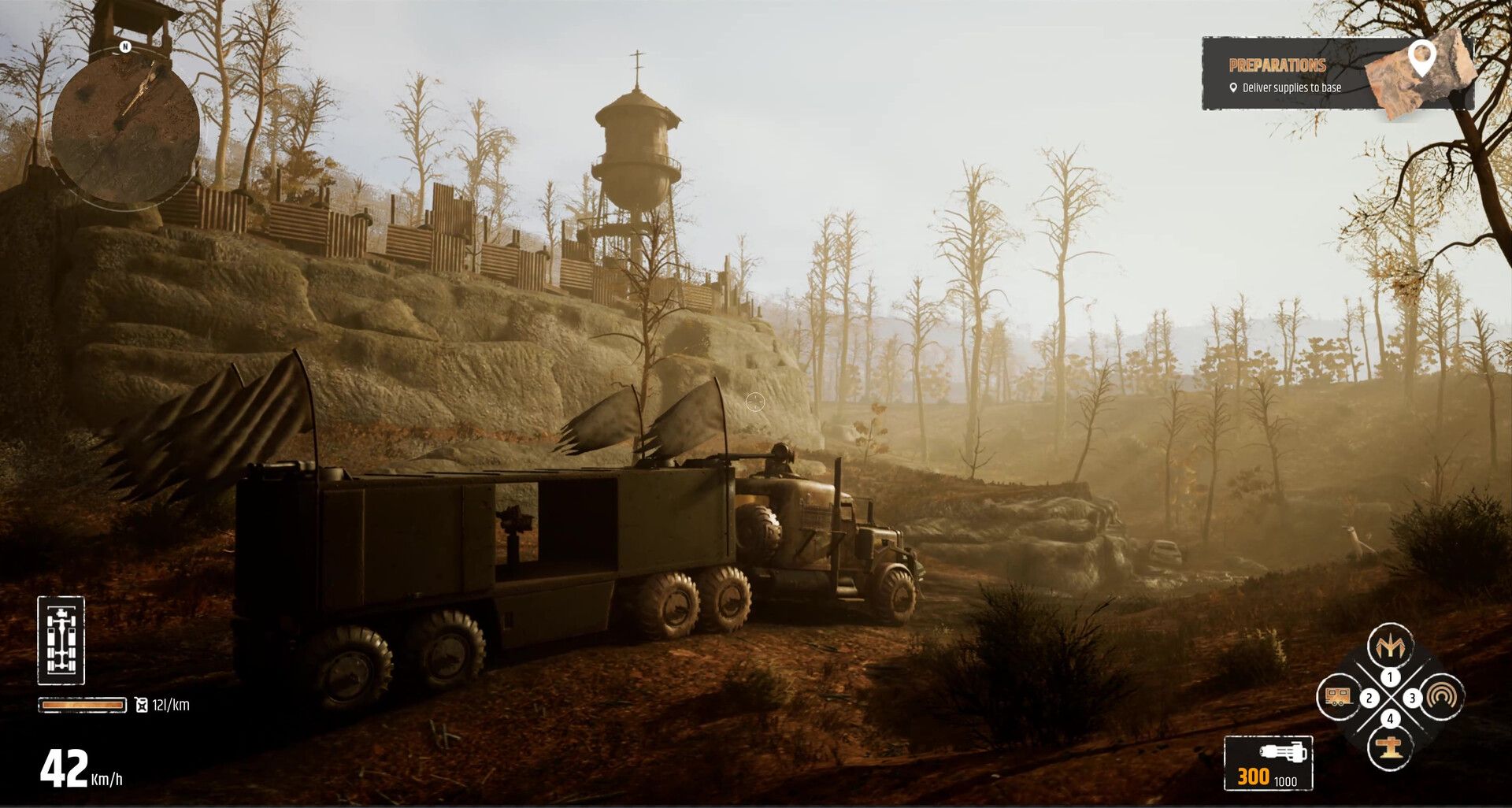Viewport: 1512px width, 808px height.
Task: Click the N compass marker on the minimap
Action: (126, 47)
